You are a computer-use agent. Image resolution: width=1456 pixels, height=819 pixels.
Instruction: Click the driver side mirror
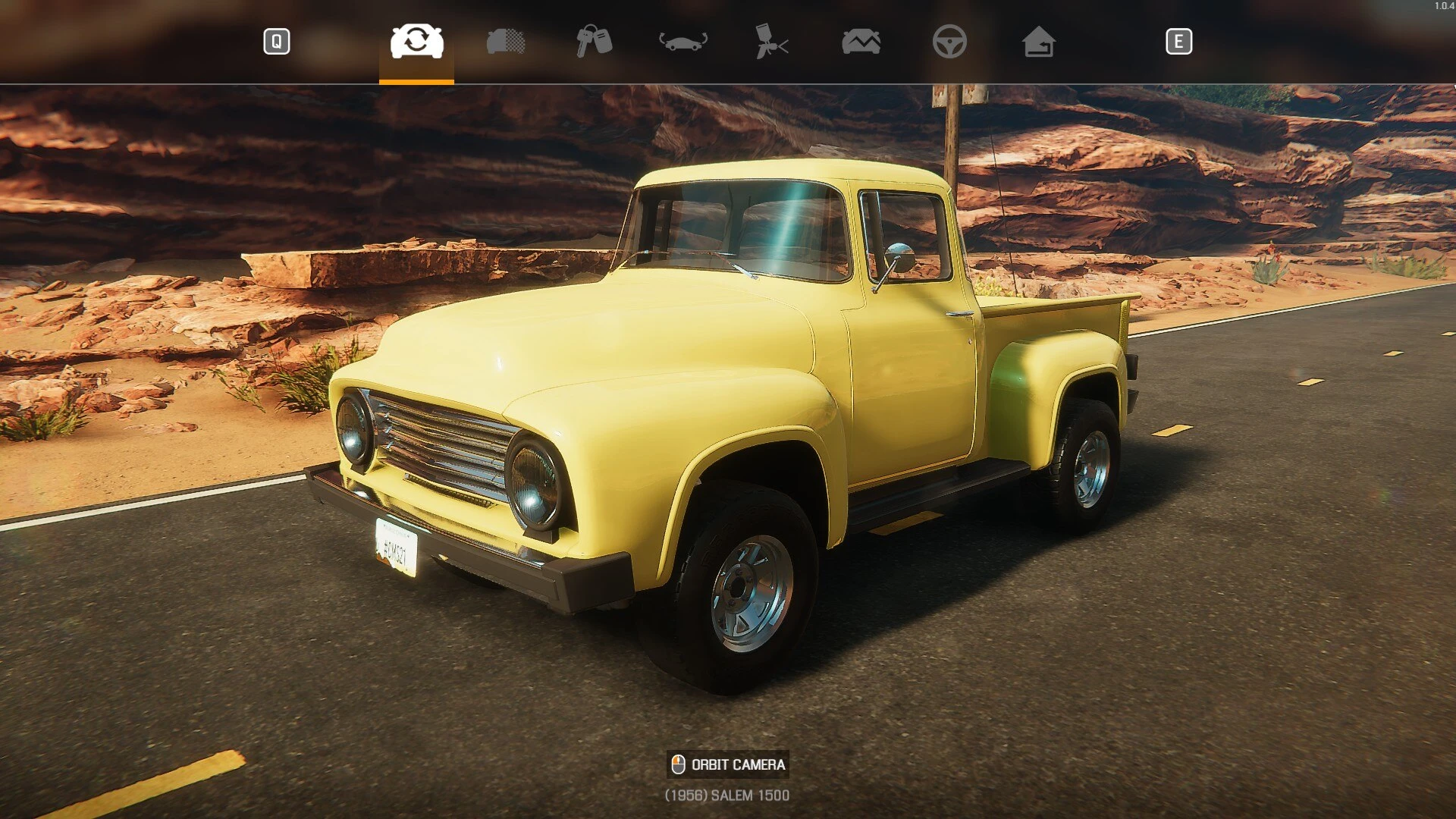pyautogui.click(x=898, y=258)
